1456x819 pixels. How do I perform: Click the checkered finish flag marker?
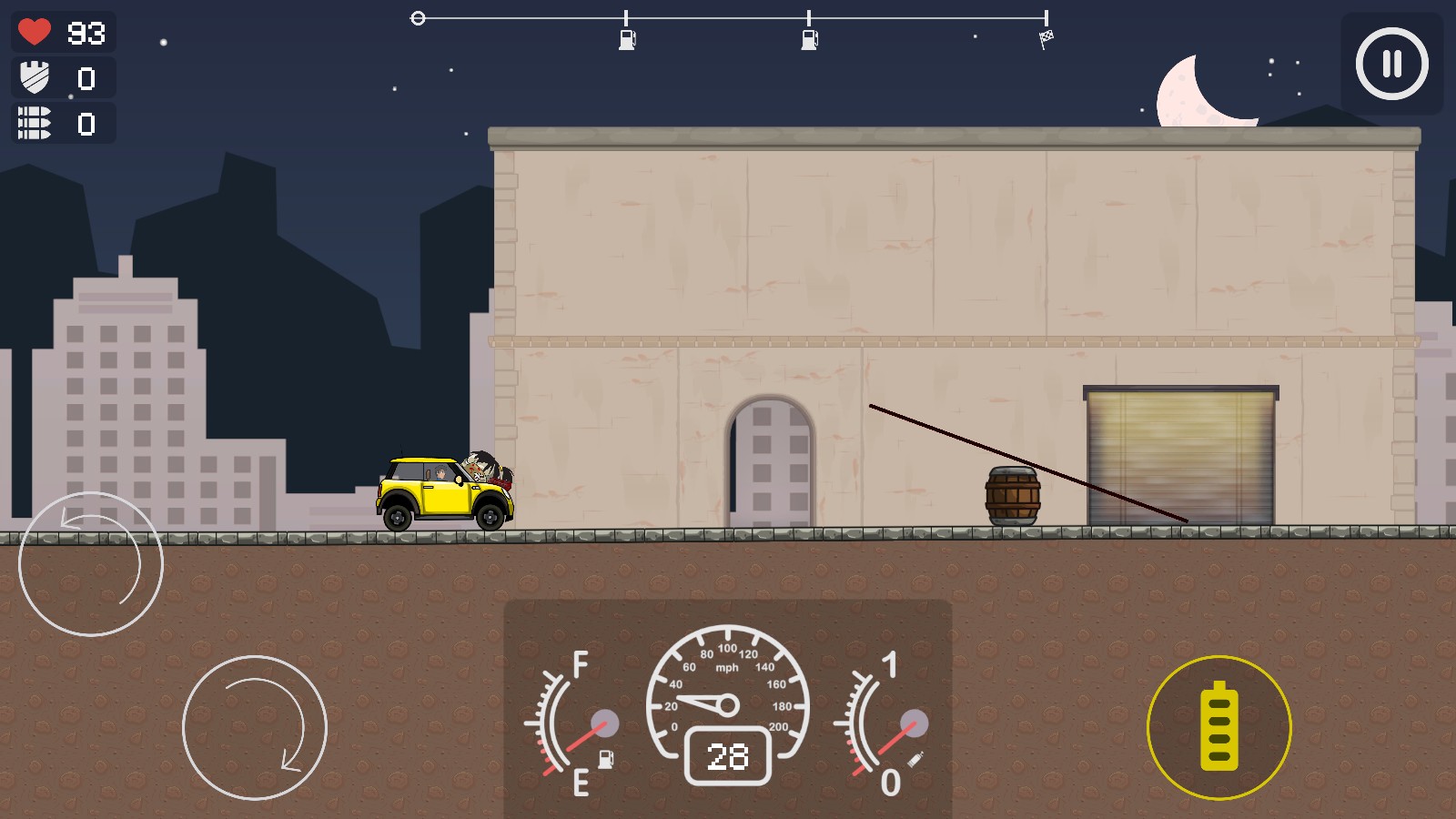(x=1048, y=36)
